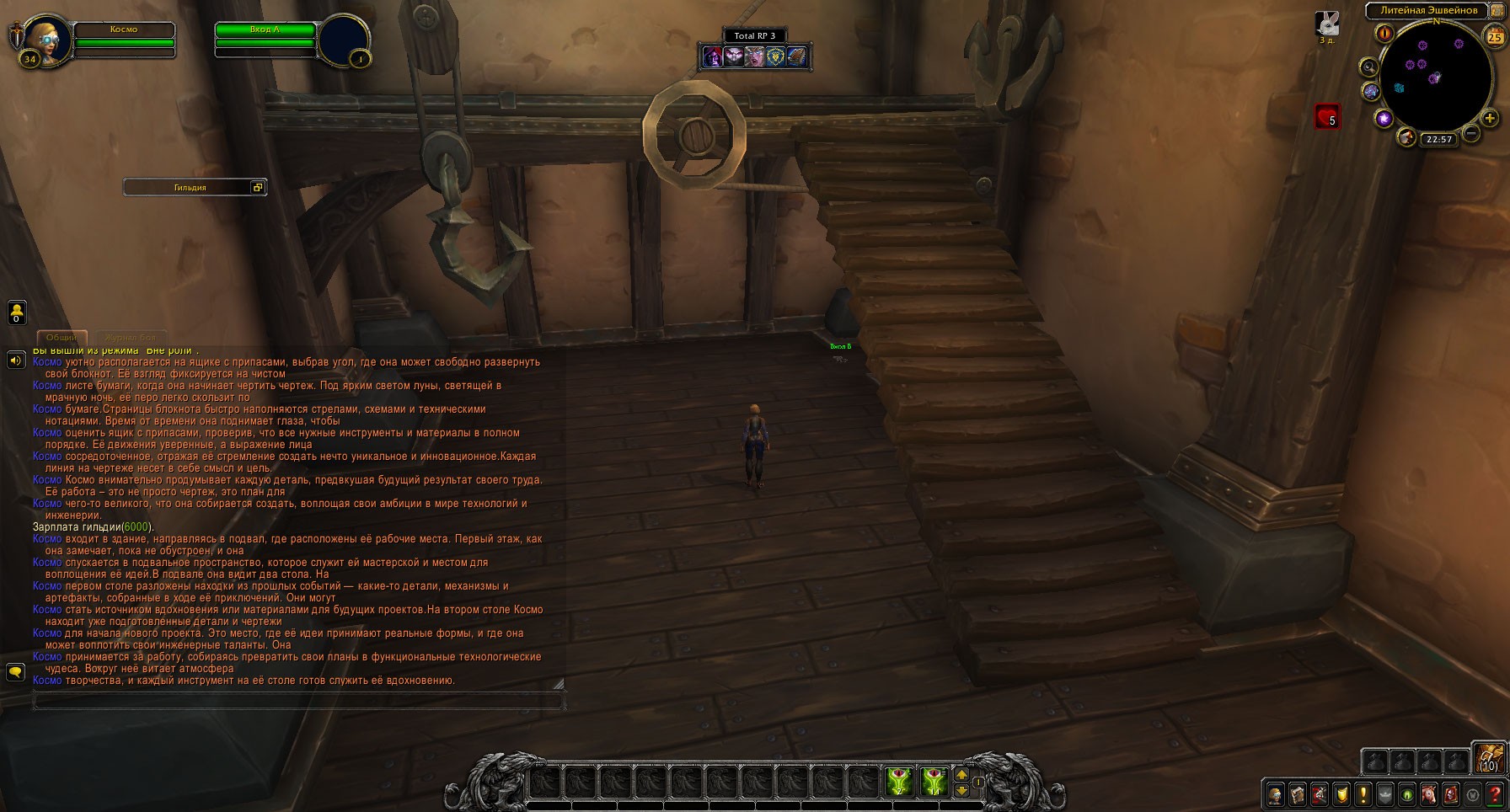The width and height of the screenshot is (1510, 812).
Task: Open the main backpack bag
Action: (x=1489, y=758)
